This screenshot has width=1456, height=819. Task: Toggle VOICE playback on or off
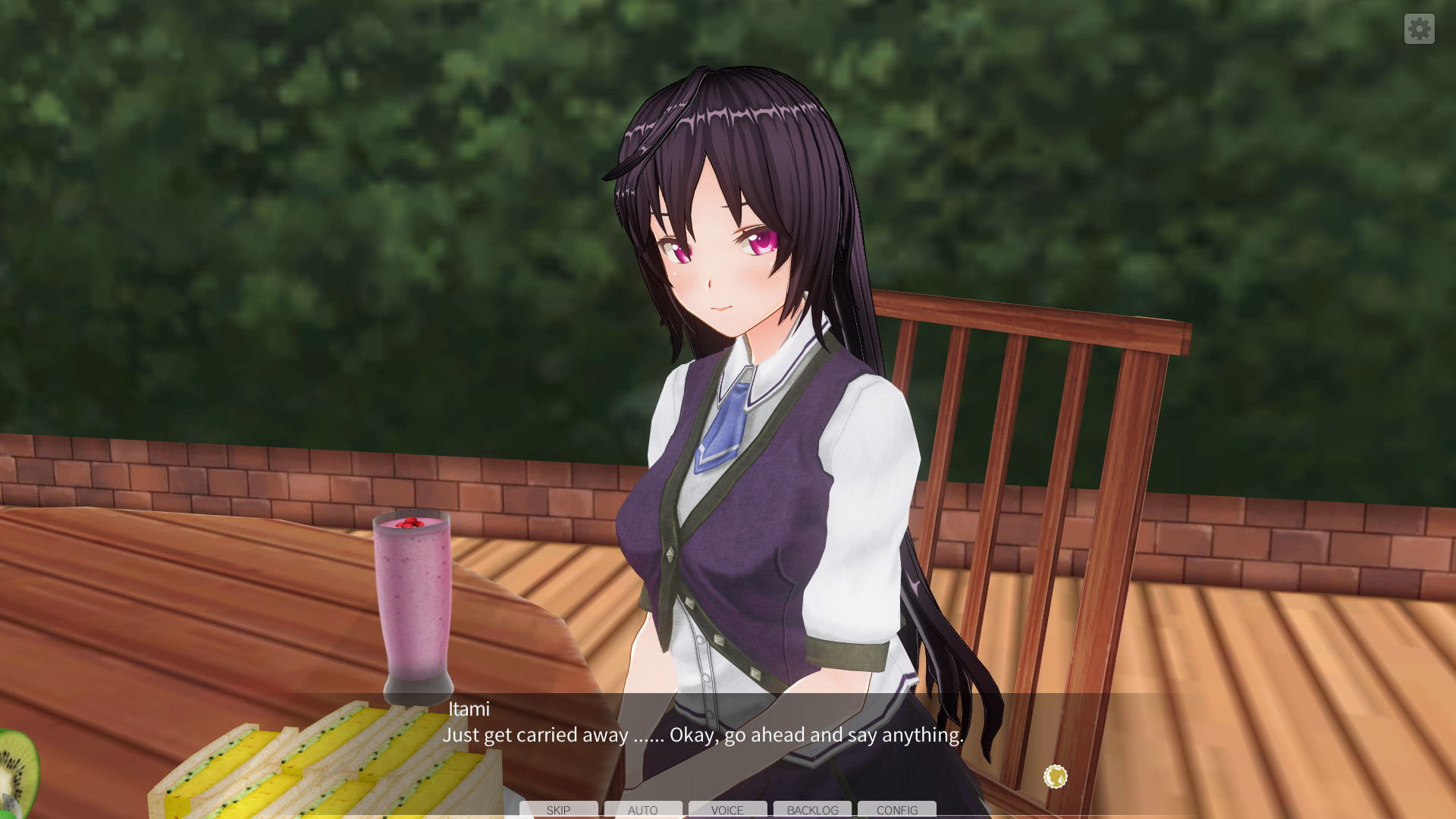point(727,810)
